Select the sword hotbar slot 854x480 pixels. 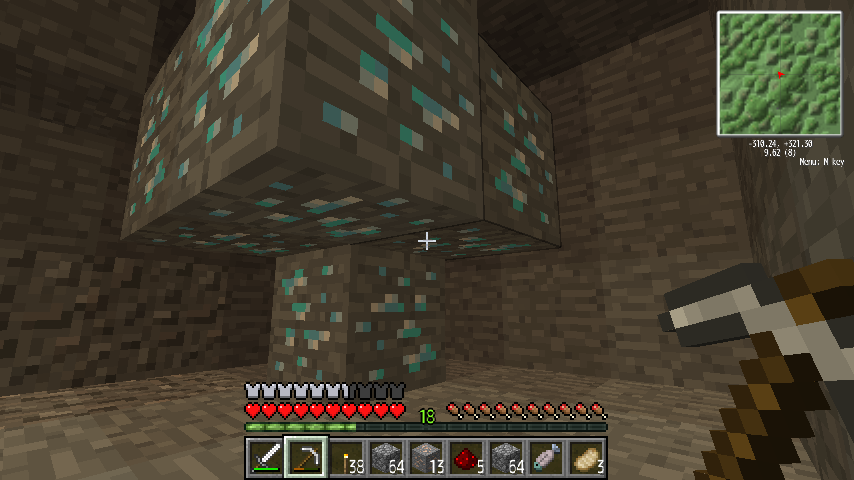click(x=265, y=457)
